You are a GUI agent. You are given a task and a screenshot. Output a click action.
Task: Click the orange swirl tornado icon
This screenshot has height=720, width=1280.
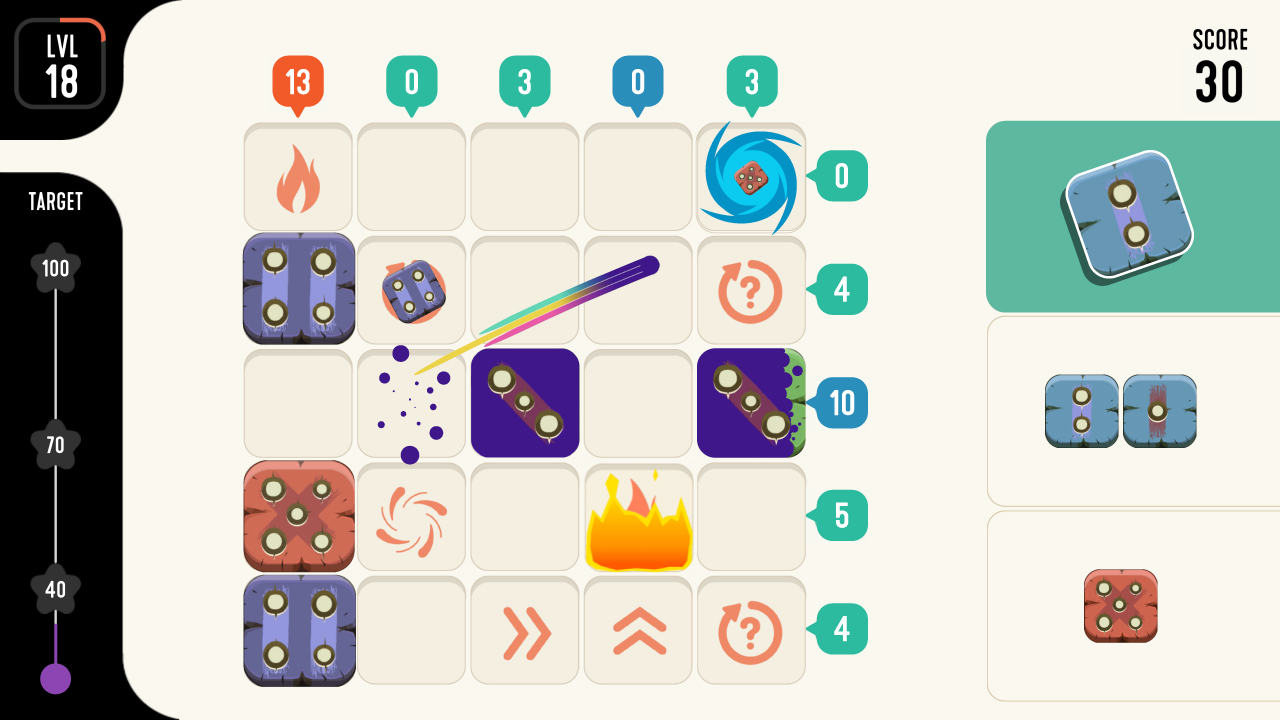pyautogui.click(x=411, y=517)
